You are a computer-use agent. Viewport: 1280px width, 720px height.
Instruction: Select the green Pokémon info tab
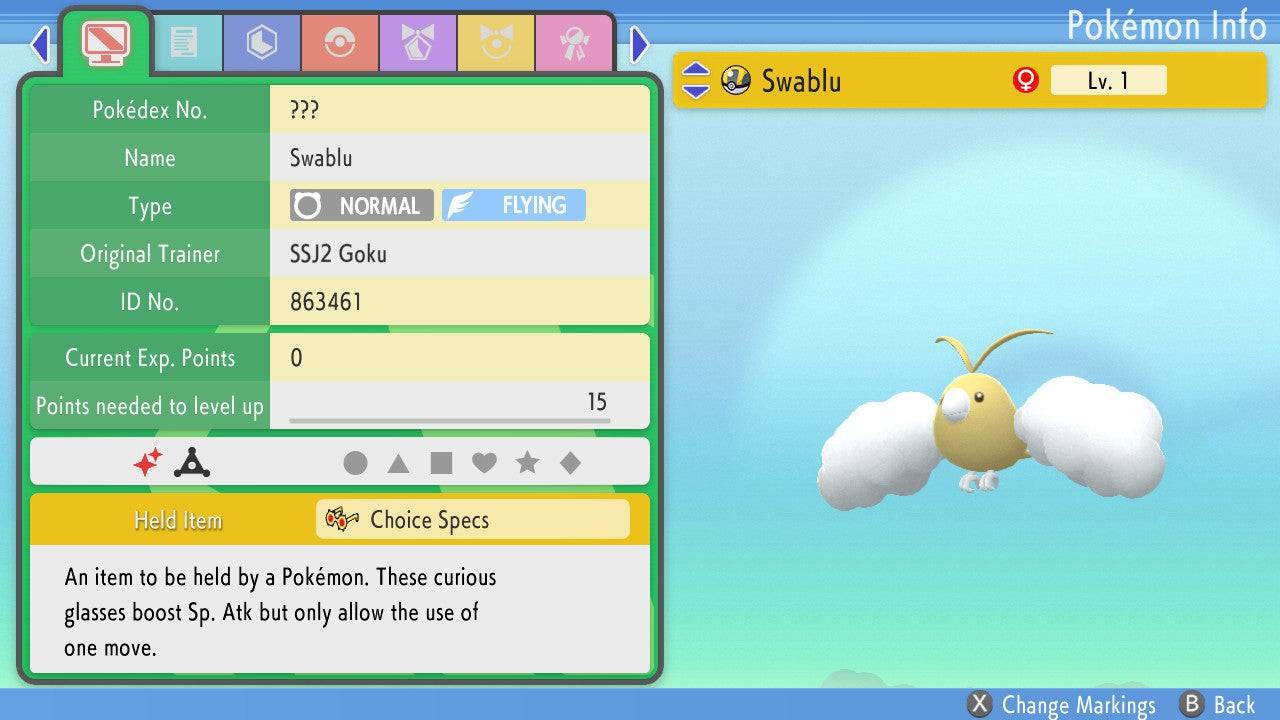point(105,41)
